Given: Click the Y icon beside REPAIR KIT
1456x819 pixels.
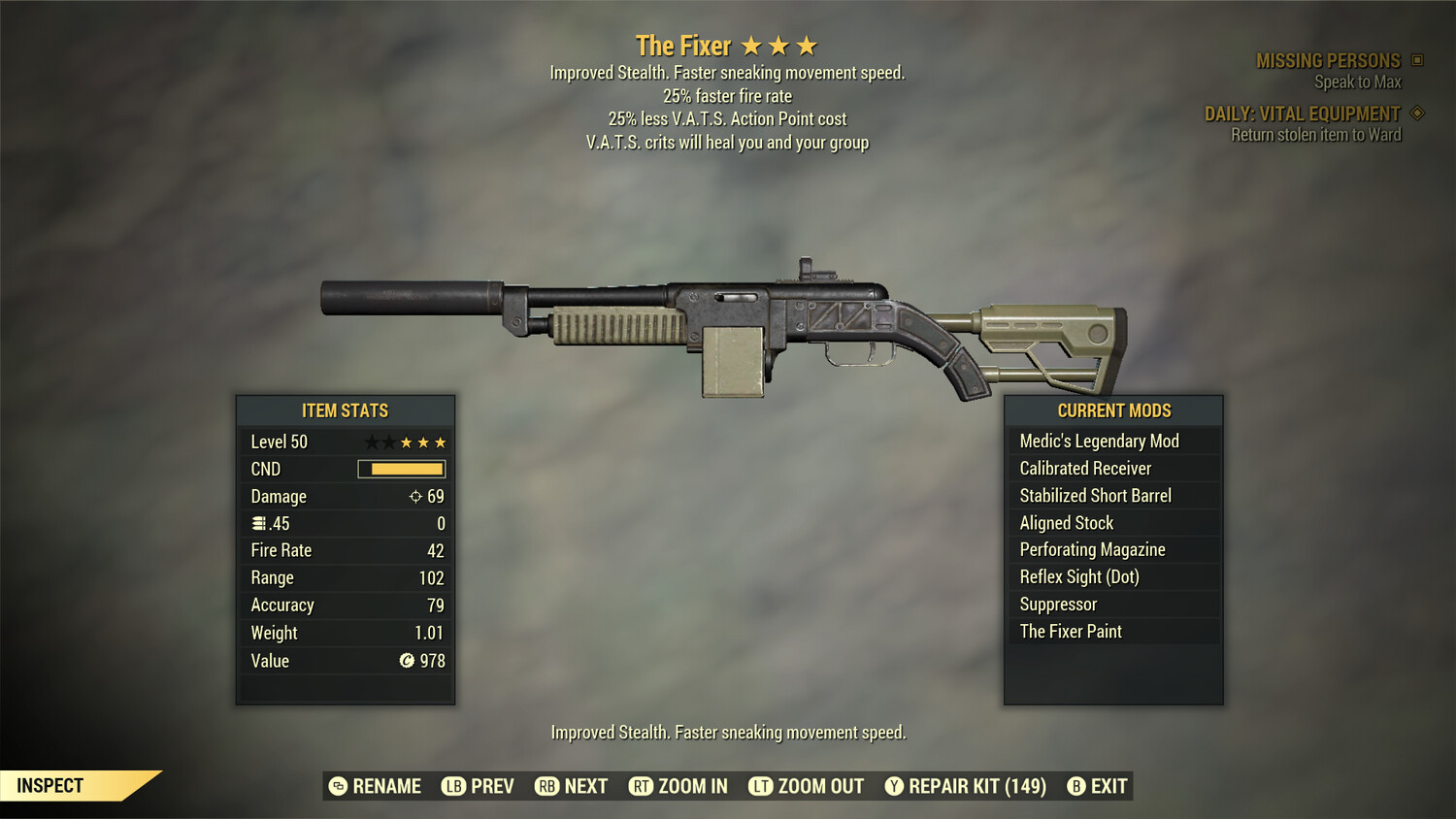Looking at the screenshot, I should [x=892, y=786].
